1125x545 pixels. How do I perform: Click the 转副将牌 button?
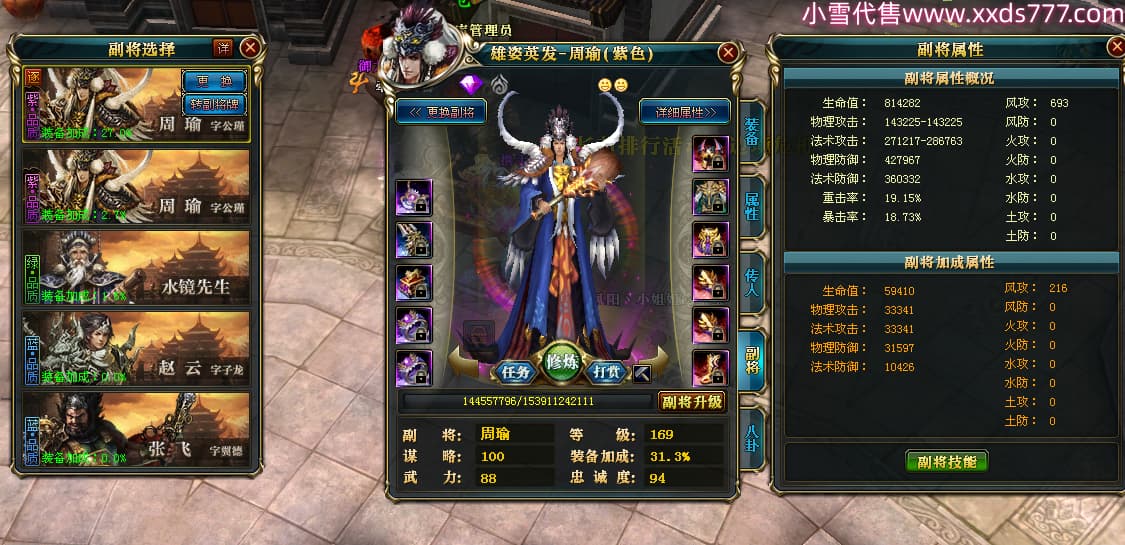[214, 103]
